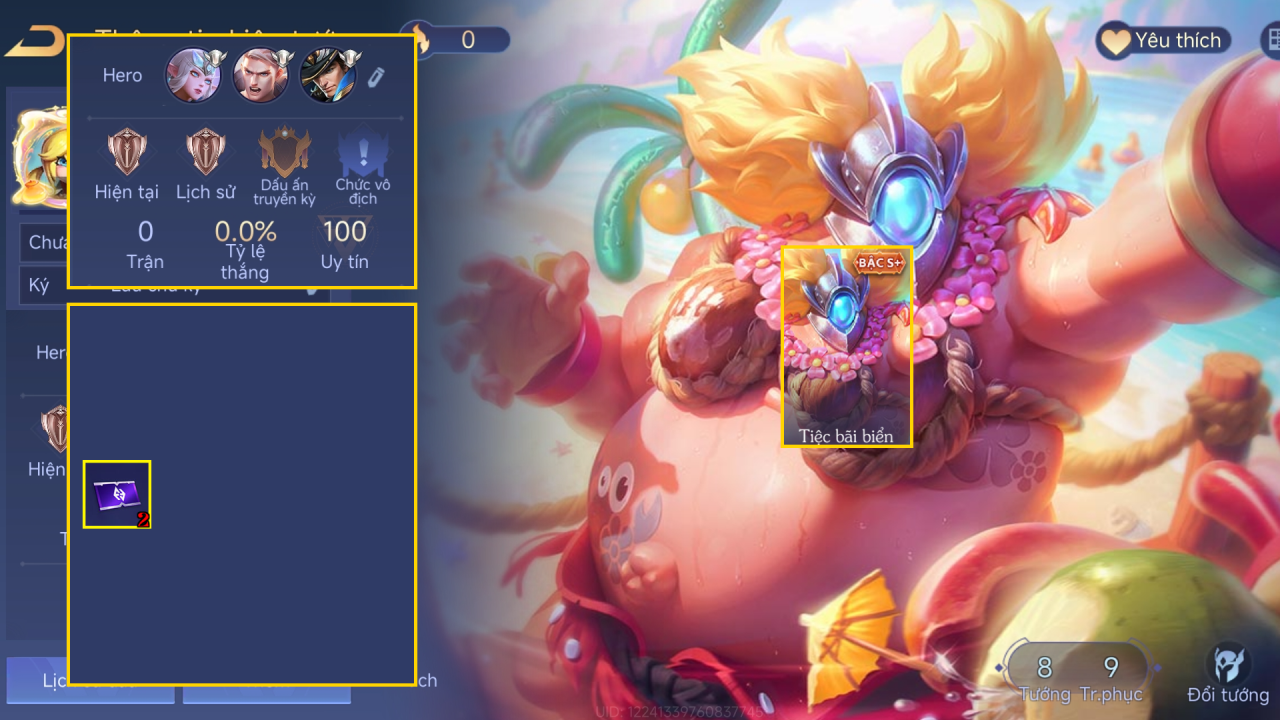
Task: Select the silver-haired elf hero portrait
Action: 193,75
